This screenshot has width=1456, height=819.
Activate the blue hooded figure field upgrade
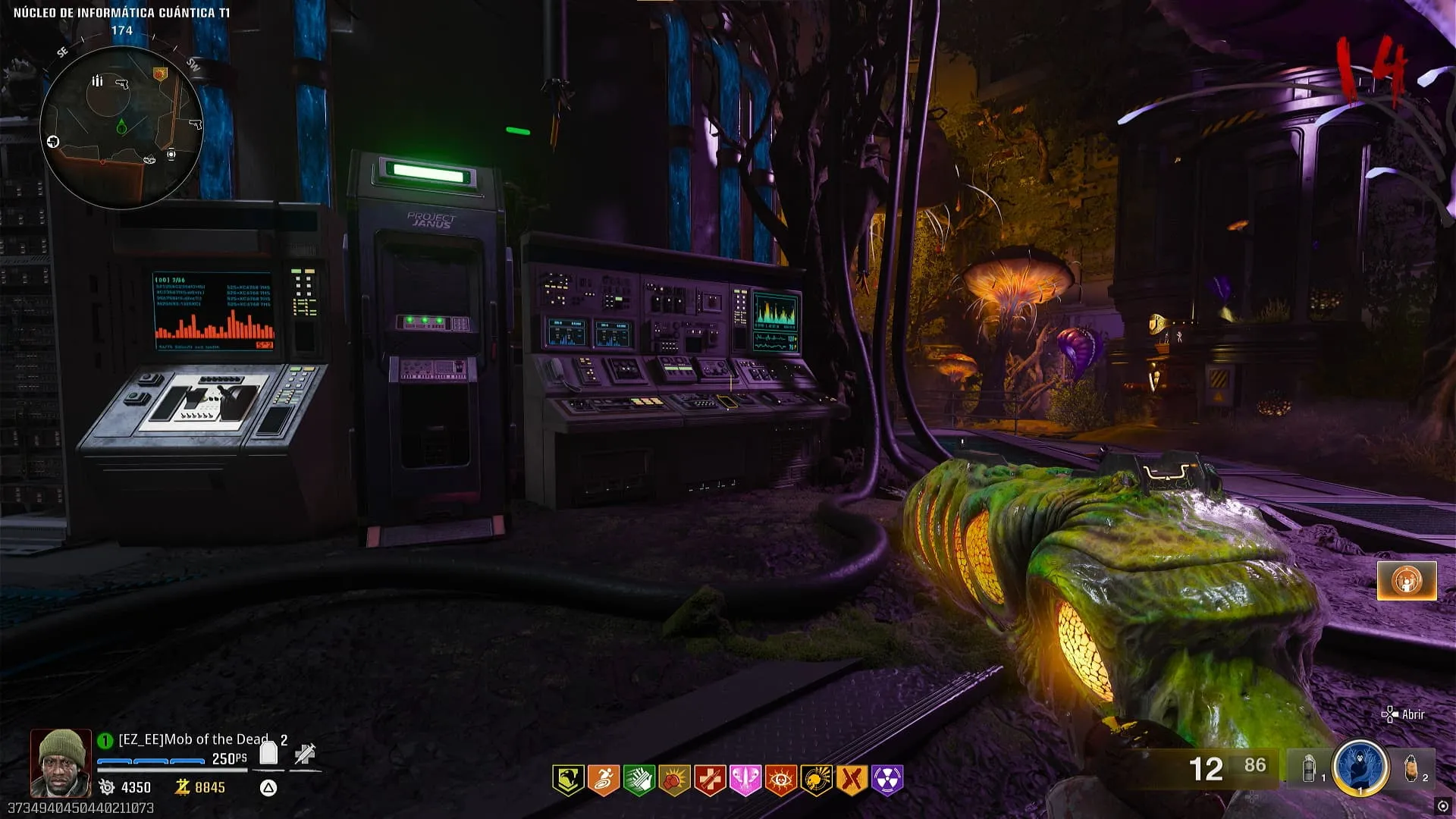tap(1360, 767)
